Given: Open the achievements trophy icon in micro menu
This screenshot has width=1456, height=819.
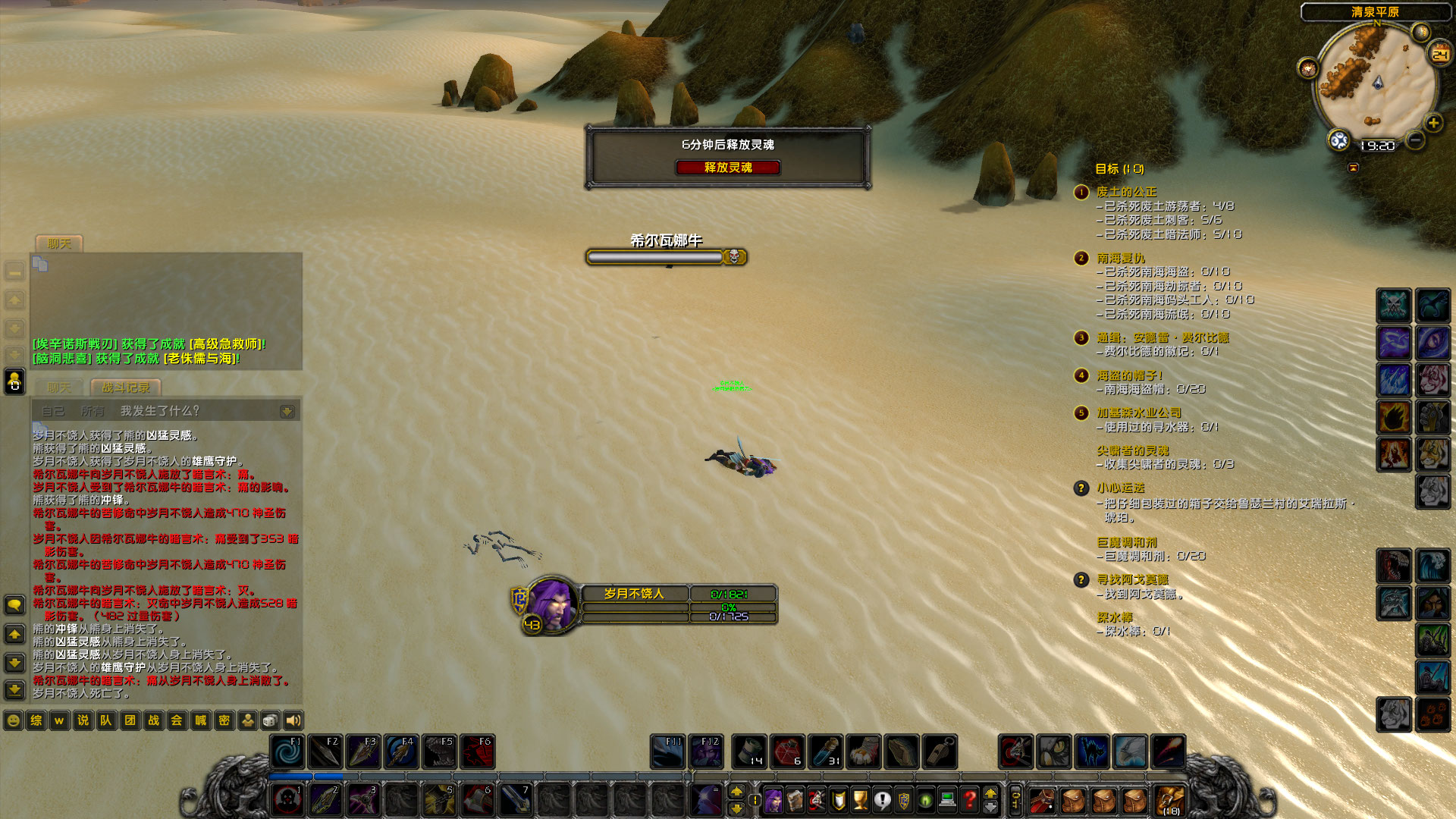Looking at the screenshot, I should pos(860,800).
